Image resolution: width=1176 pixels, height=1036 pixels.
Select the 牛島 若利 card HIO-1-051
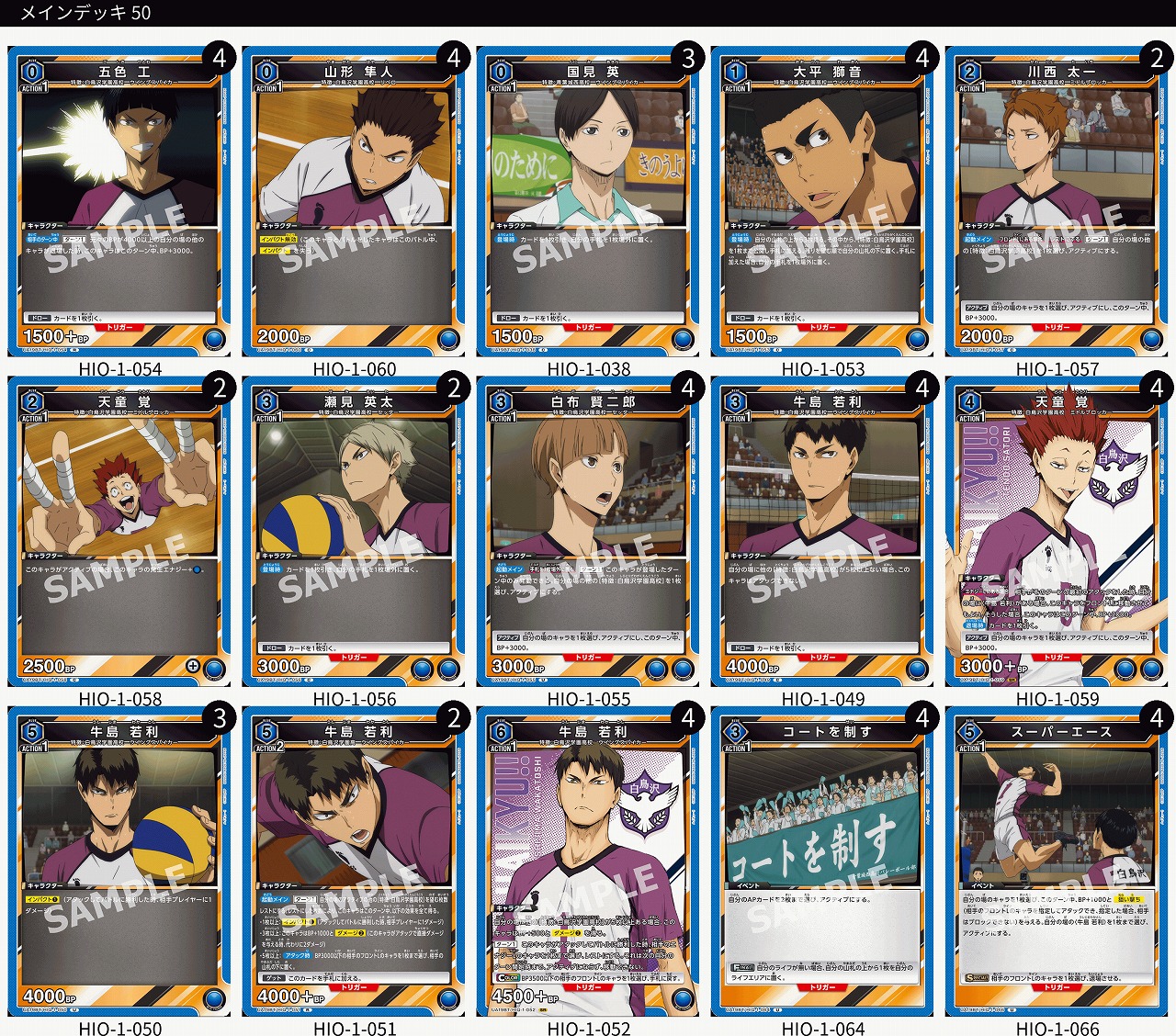[355, 863]
